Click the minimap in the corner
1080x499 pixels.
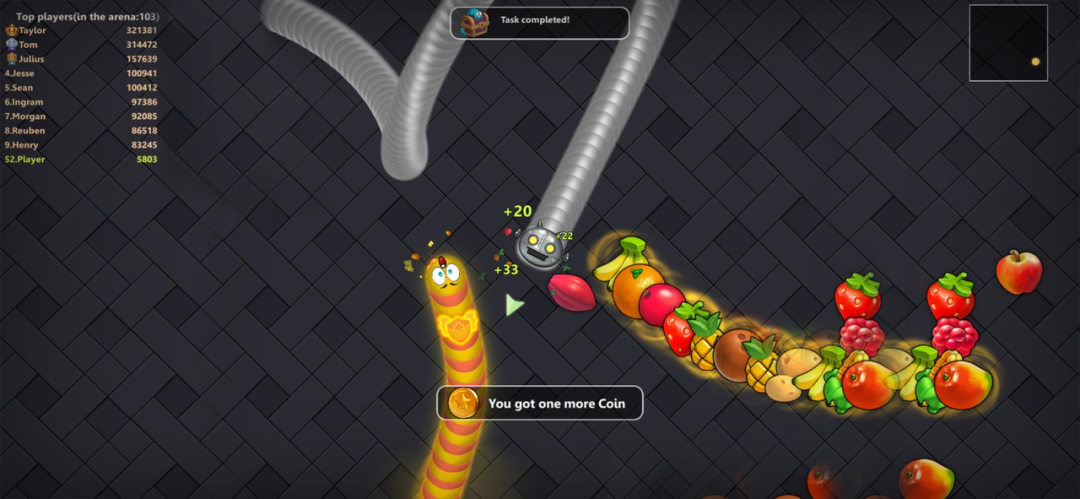[x=1007, y=43]
